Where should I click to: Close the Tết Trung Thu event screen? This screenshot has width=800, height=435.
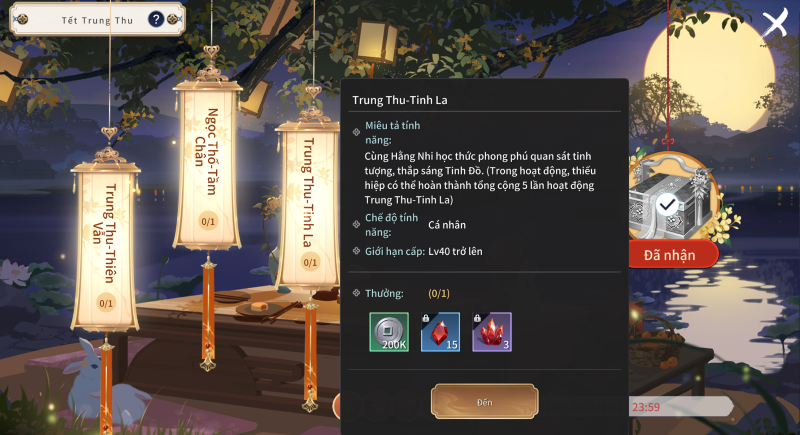pos(775,24)
